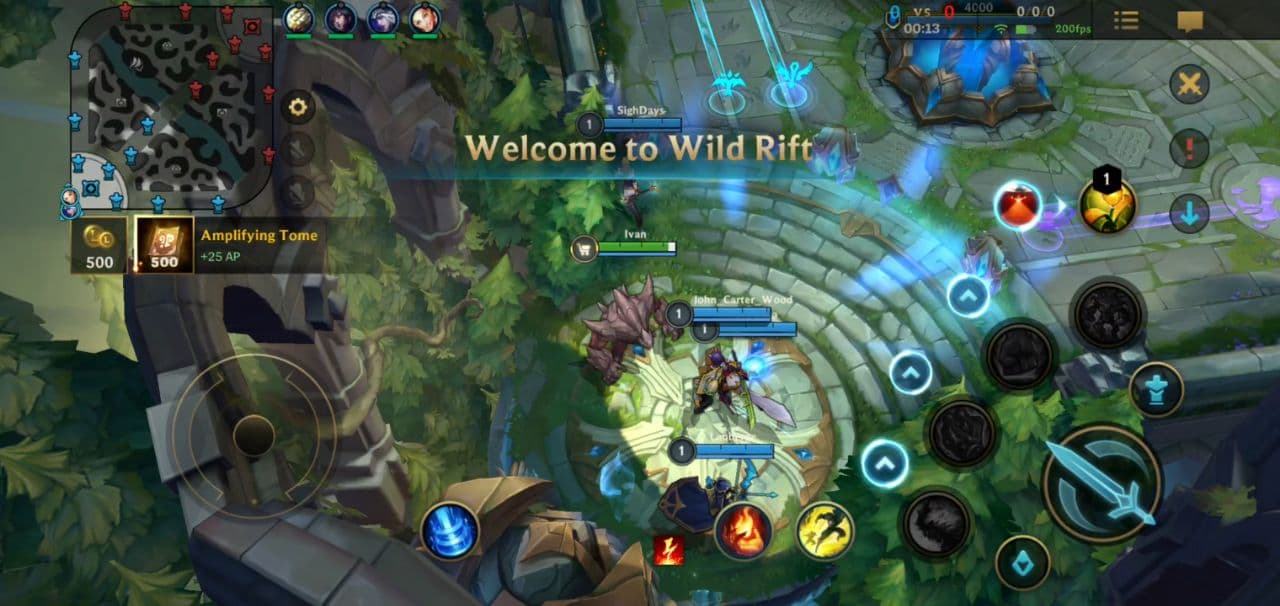1280x606 pixels.
Task: Send the red exclamation danger ping
Action: (x=1189, y=149)
